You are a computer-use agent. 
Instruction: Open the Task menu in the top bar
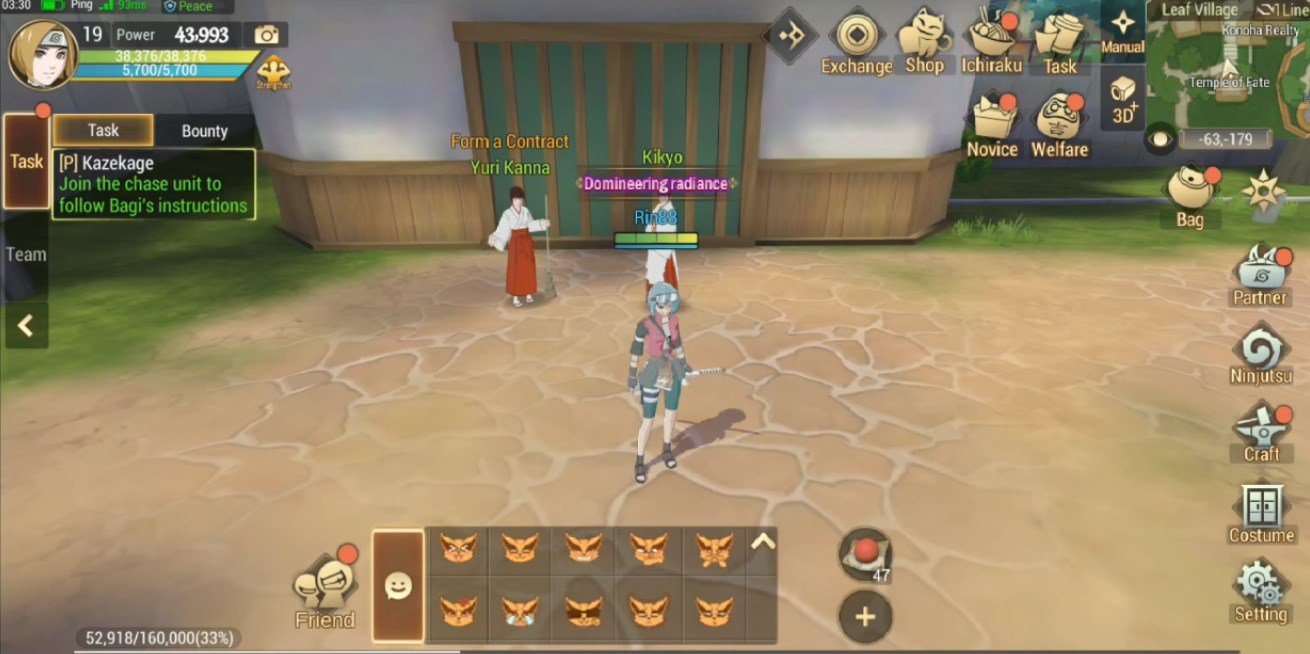pyautogui.click(x=1059, y=43)
